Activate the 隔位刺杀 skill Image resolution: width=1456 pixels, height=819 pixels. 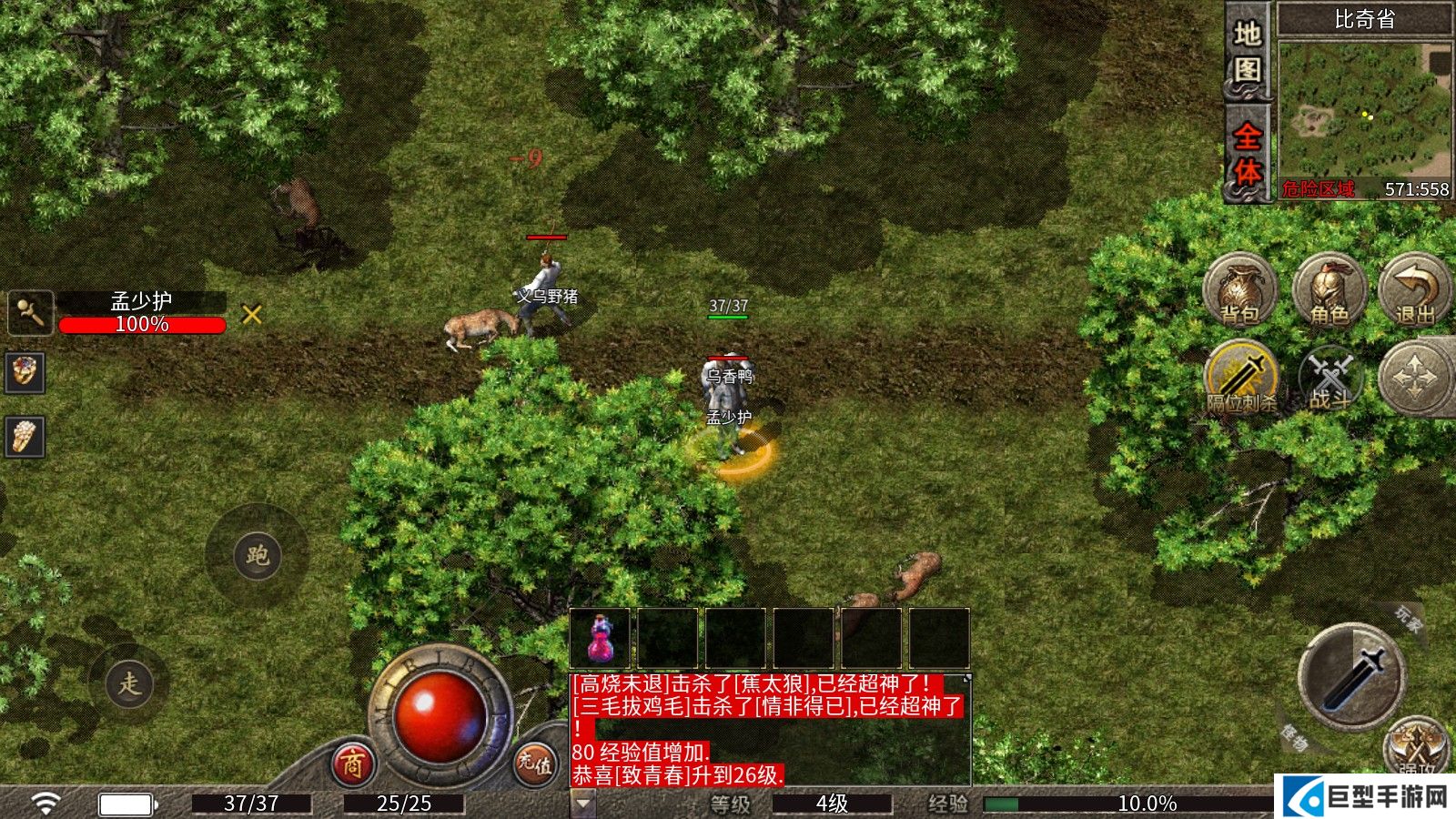1241,377
